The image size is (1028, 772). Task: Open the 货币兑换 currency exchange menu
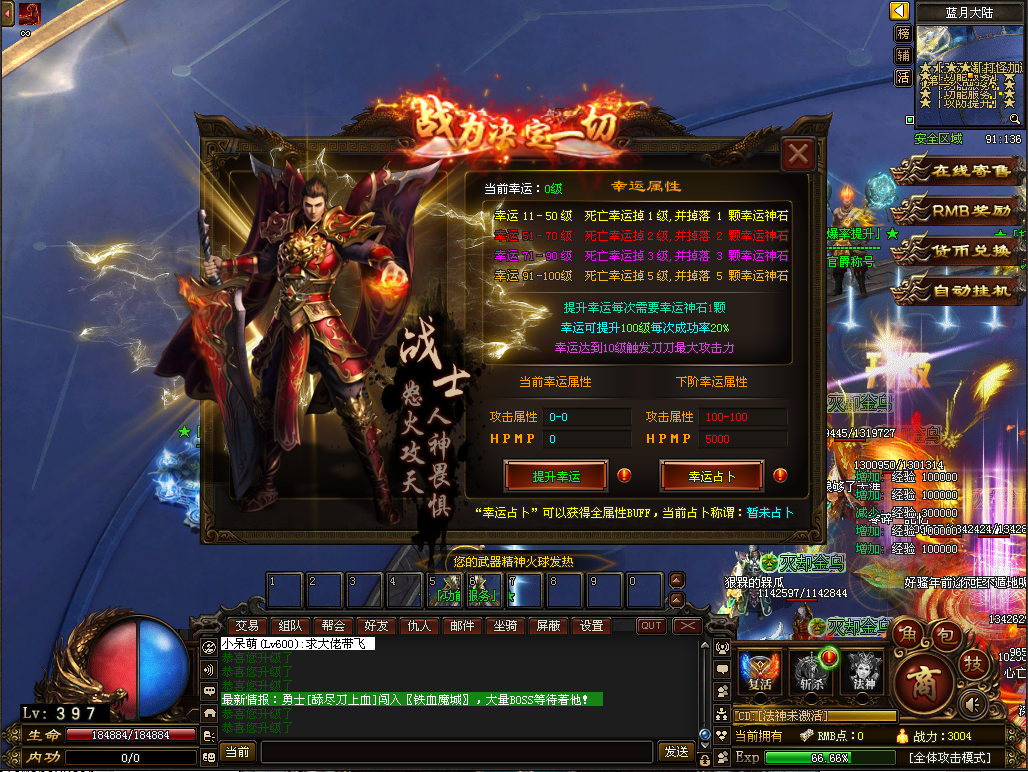[957, 251]
